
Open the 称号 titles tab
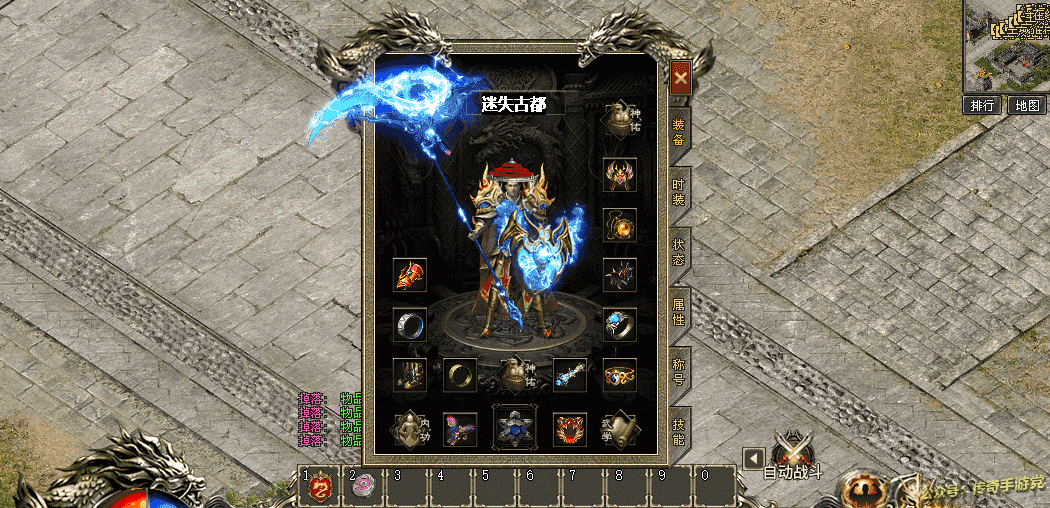tap(679, 374)
